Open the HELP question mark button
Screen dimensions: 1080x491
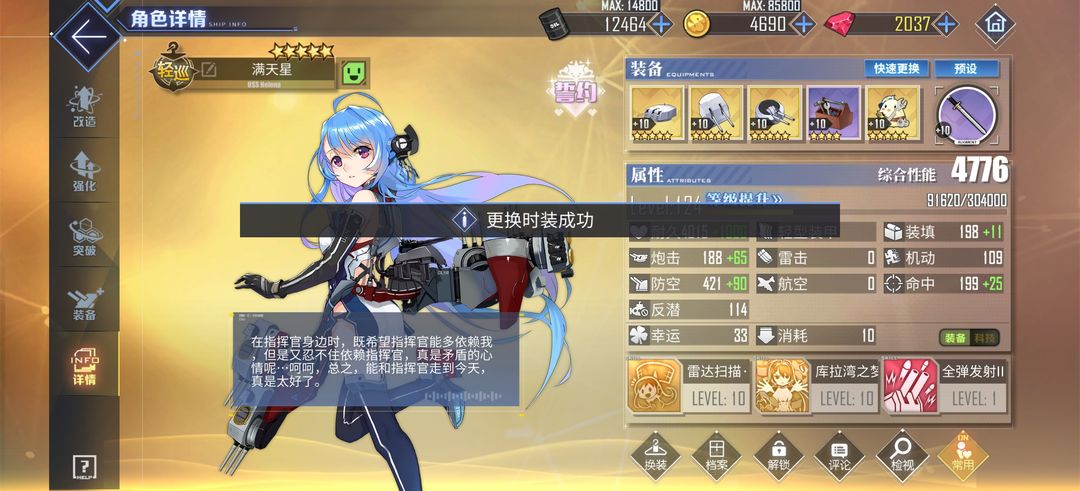(84, 466)
